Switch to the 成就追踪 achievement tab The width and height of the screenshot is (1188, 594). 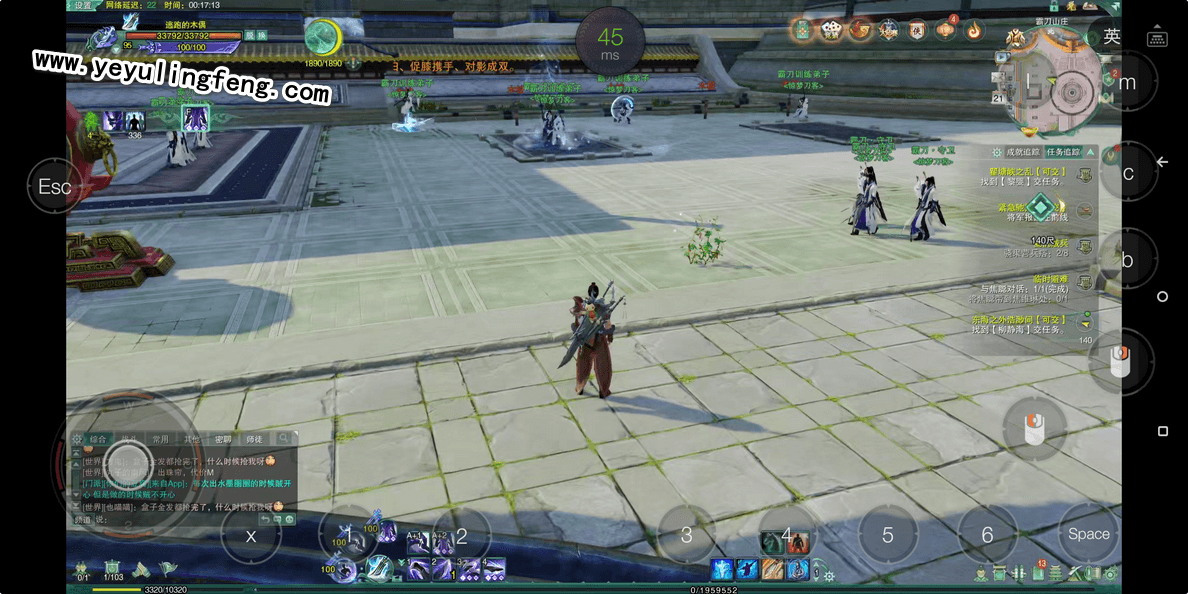point(1022,152)
